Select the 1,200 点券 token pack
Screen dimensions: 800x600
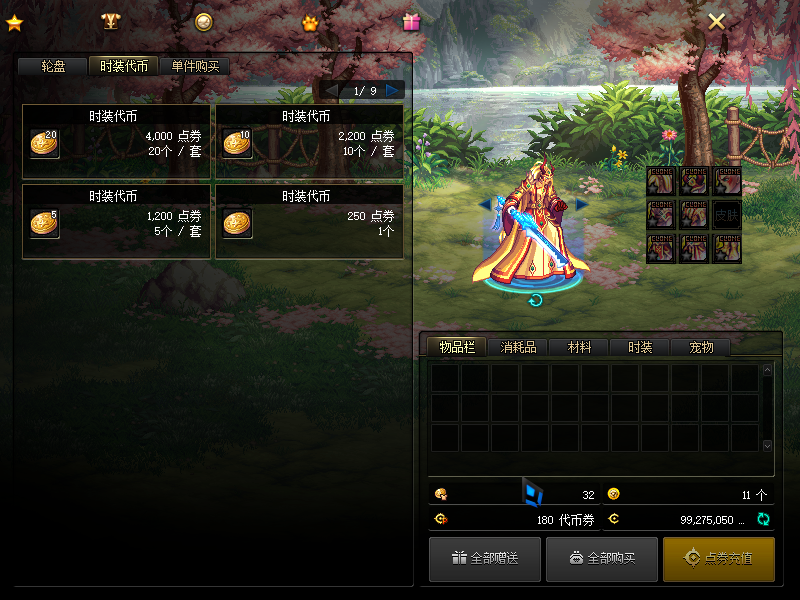click(x=116, y=221)
